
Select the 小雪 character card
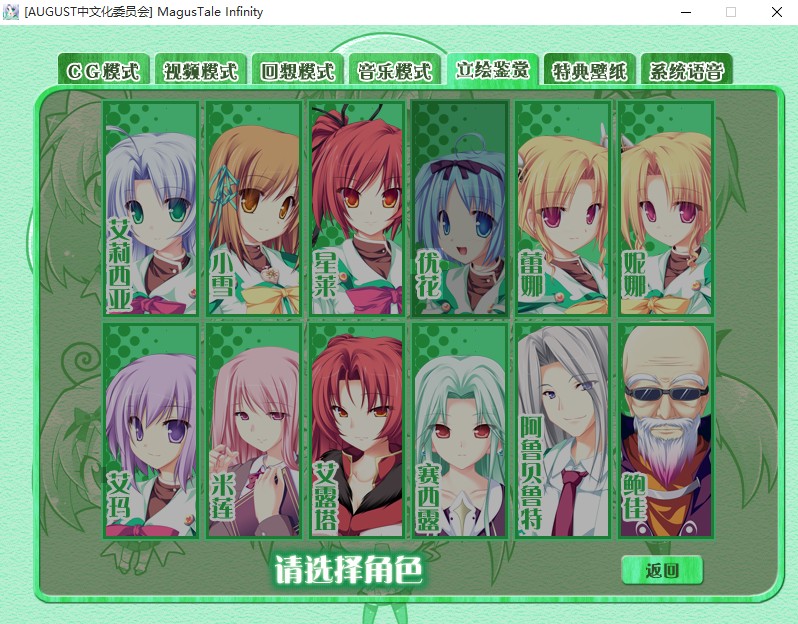[254, 208]
